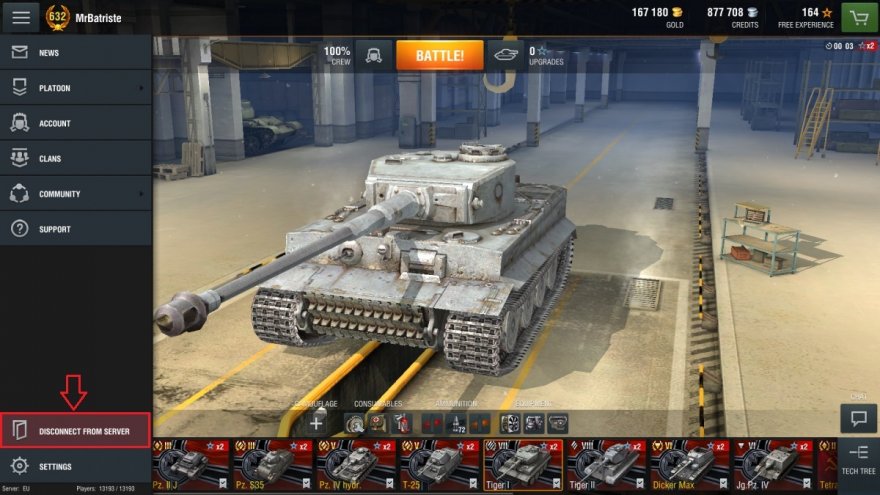Start a match with the BATTLE! button
The height and width of the screenshot is (495, 880).
(x=439, y=55)
